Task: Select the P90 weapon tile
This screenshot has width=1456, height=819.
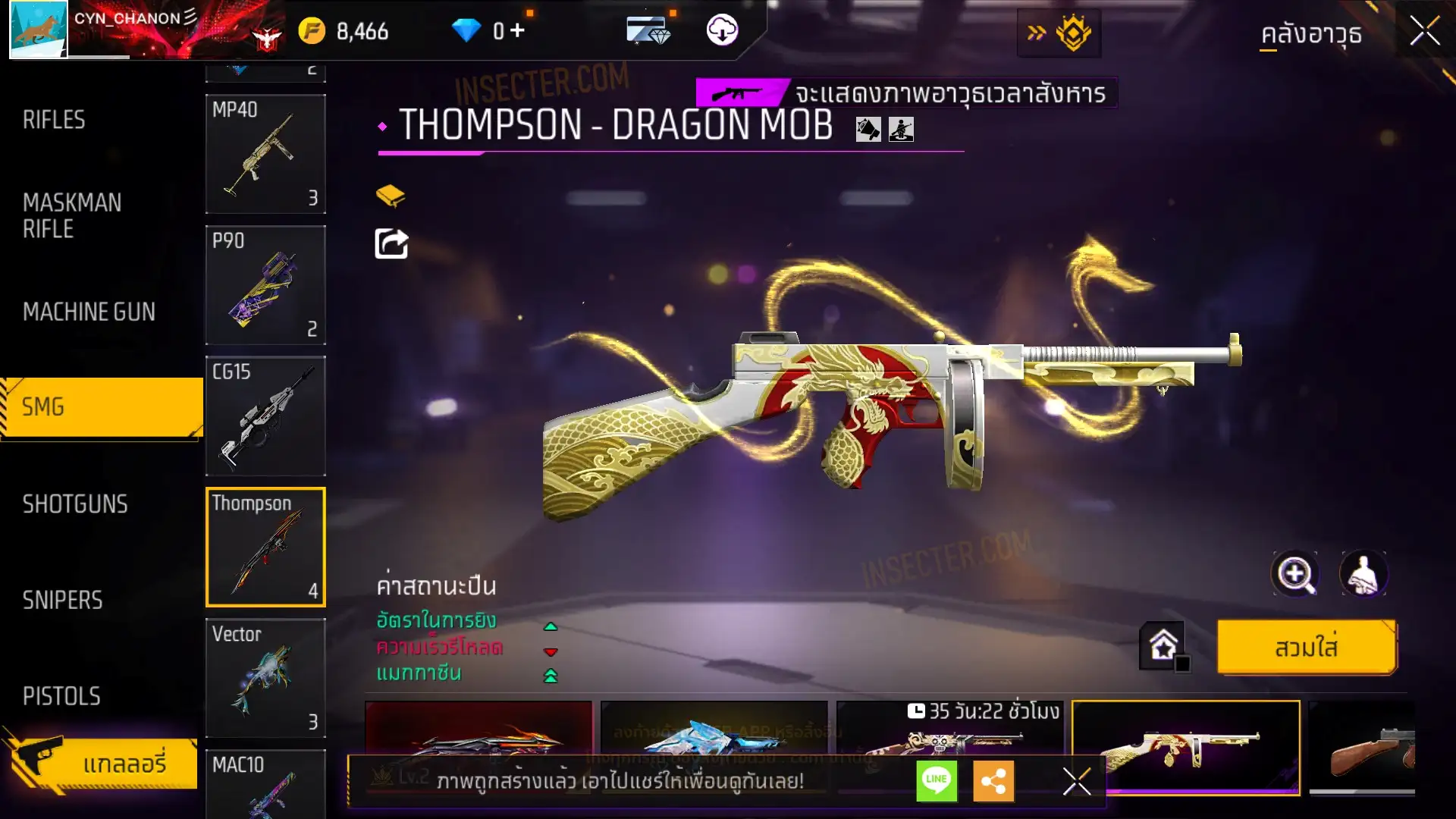Action: click(265, 285)
